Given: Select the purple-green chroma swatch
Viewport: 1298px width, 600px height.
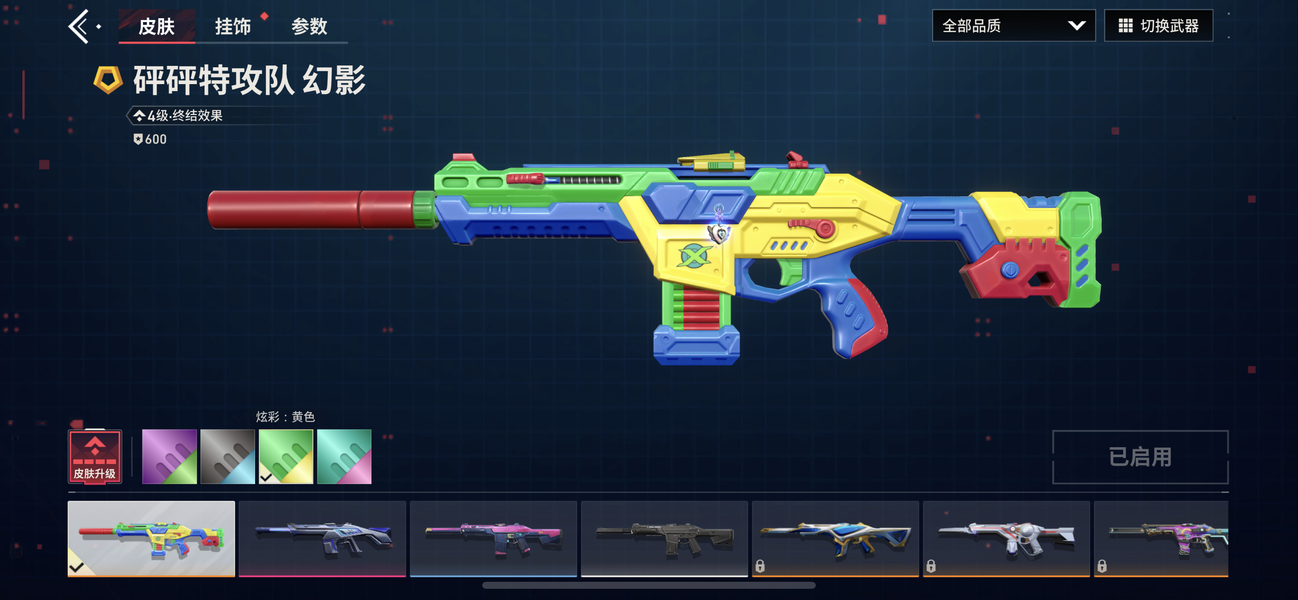Looking at the screenshot, I should 169,457.
